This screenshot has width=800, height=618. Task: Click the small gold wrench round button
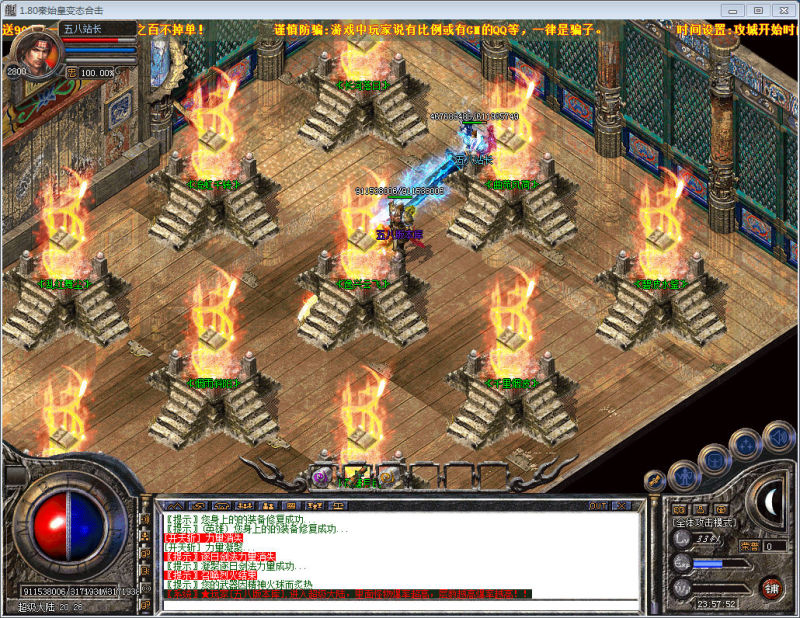[656, 482]
